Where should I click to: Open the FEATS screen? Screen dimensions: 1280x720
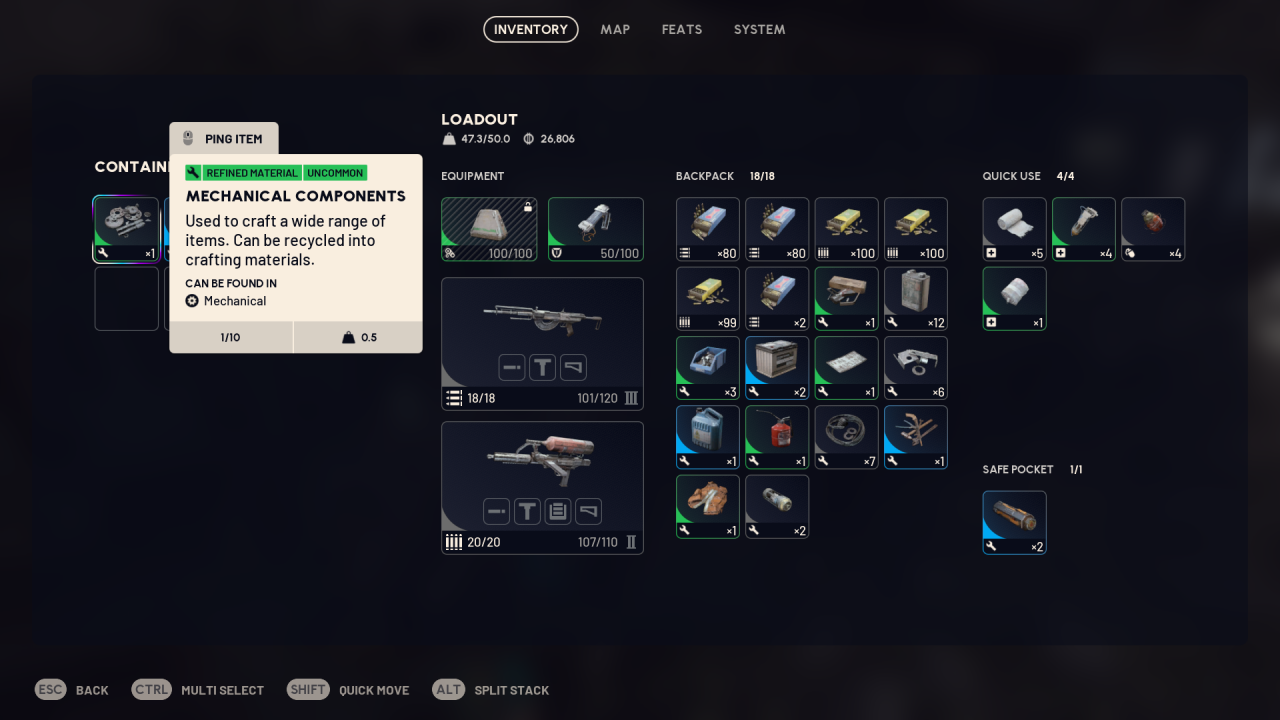(x=682, y=29)
